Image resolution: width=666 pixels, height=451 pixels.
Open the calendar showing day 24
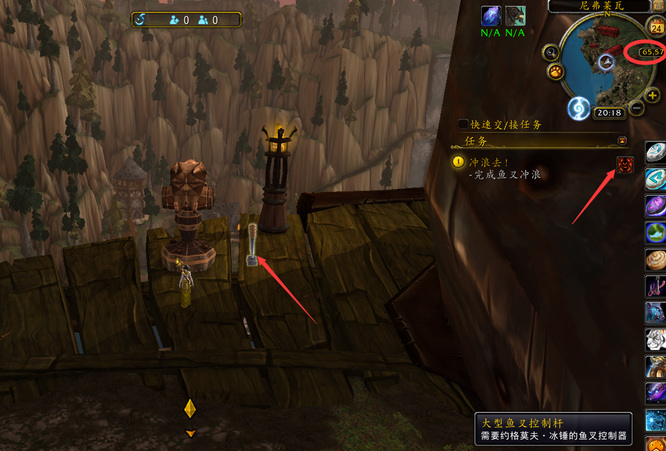coord(658,29)
